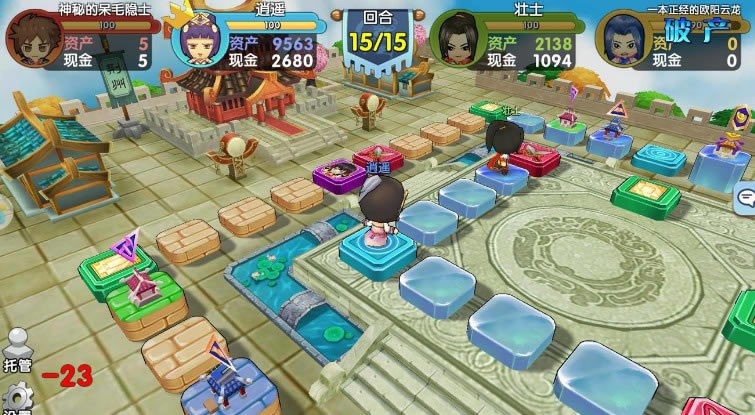This screenshot has height=415, width=755.
Task: Open the chat speech bubble
Action: tap(745, 197)
